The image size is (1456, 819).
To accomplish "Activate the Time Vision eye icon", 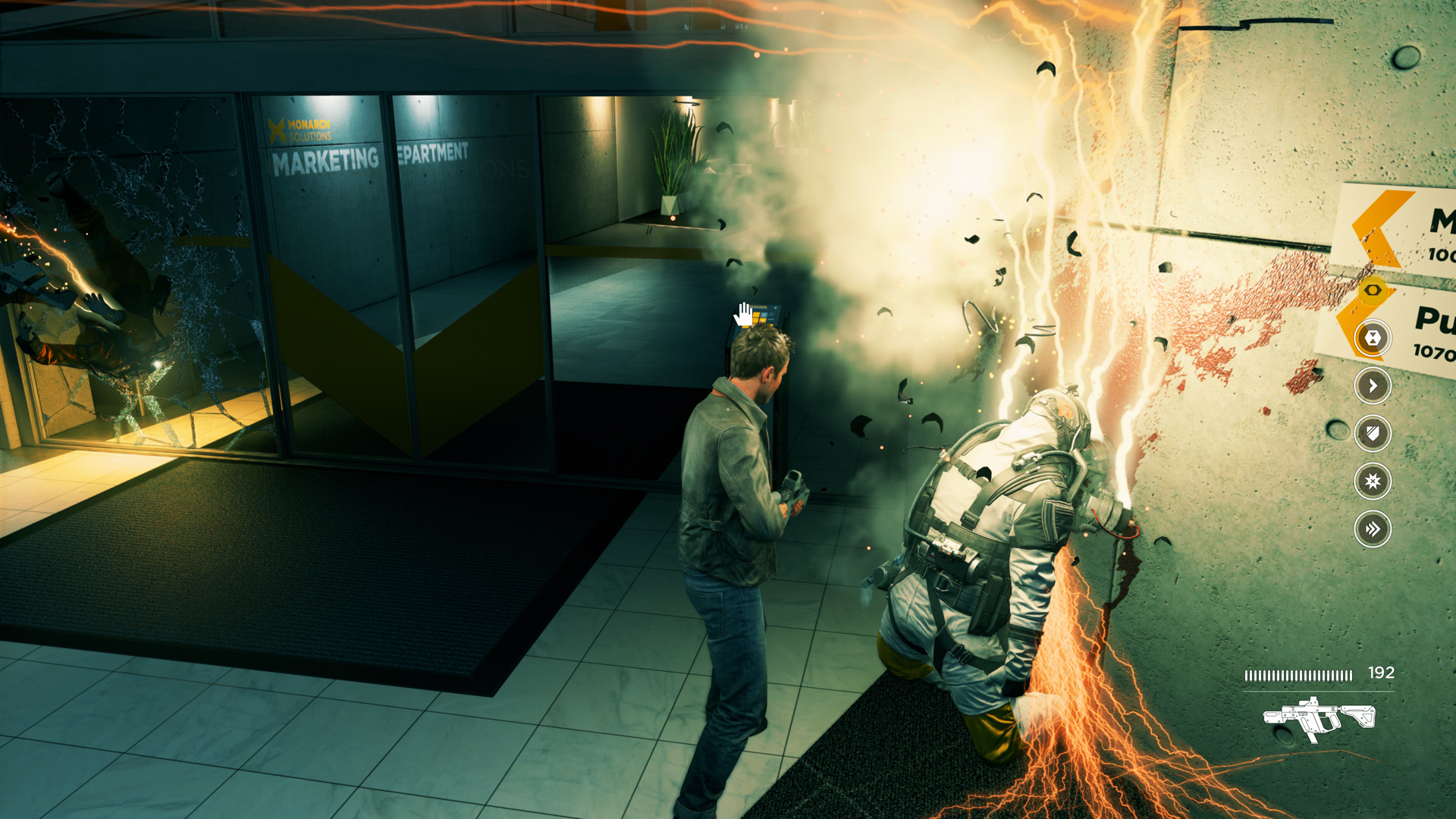I will coord(1372,290).
